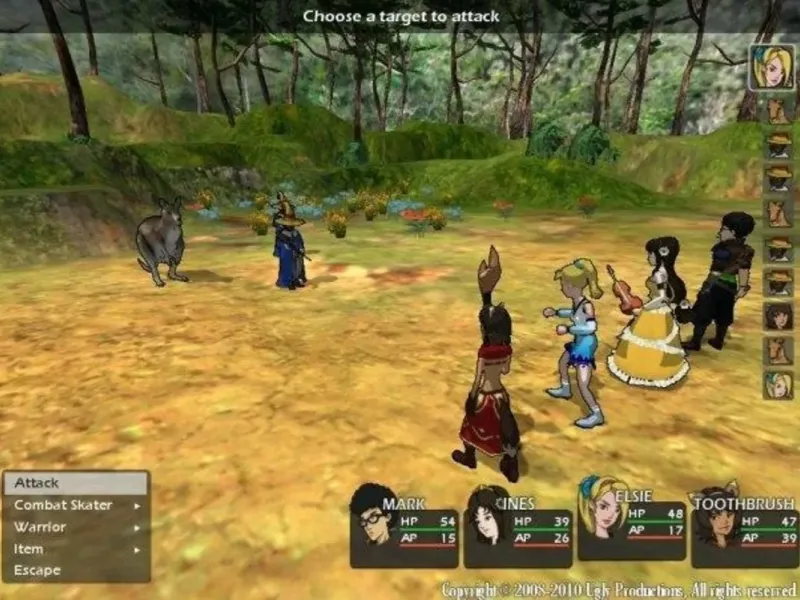Choose Toothbrush's party status panel
Screen dimensions: 800x600
pos(745,527)
